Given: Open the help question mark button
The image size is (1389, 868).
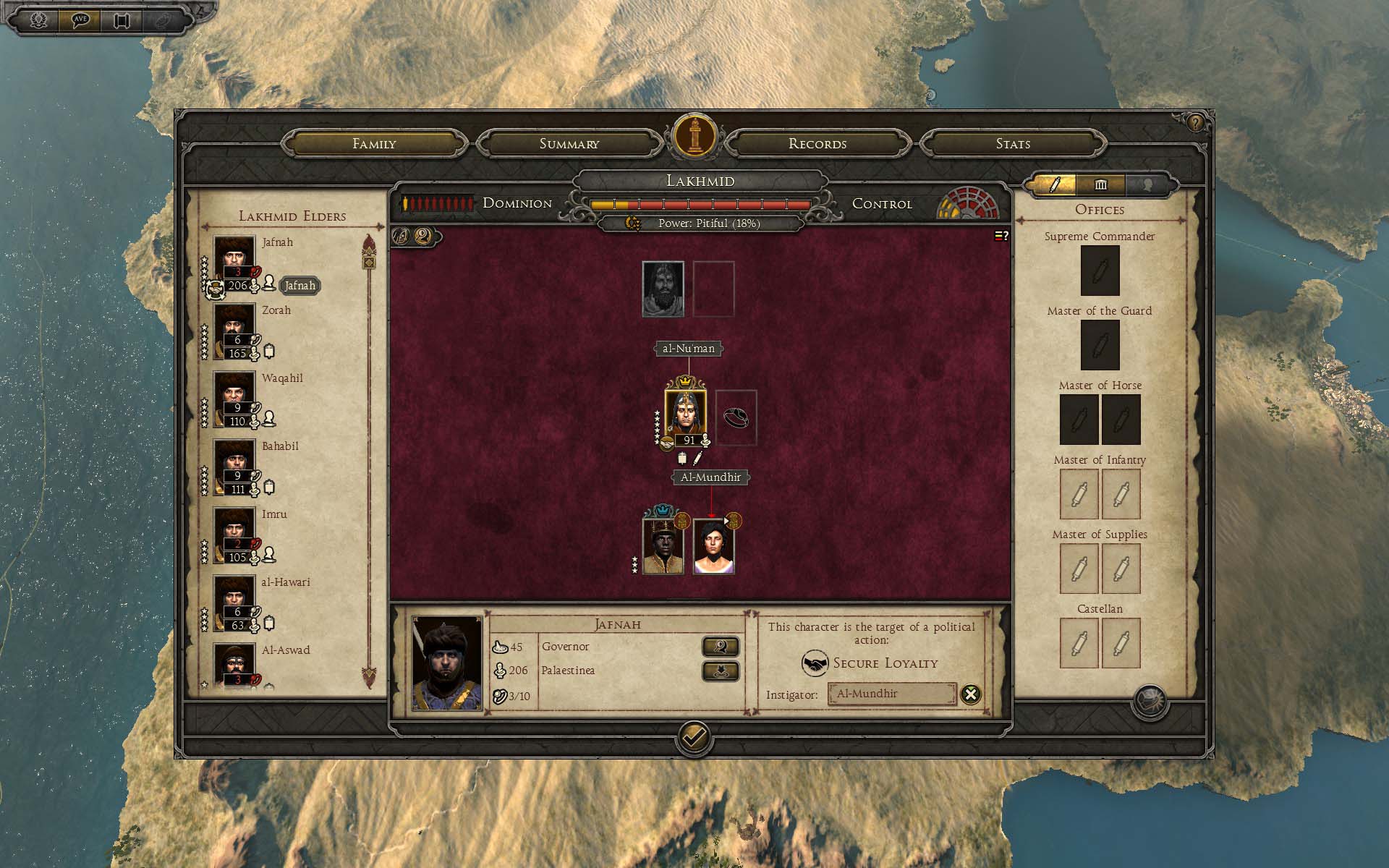Looking at the screenshot, I should [x=1194, y=123].
